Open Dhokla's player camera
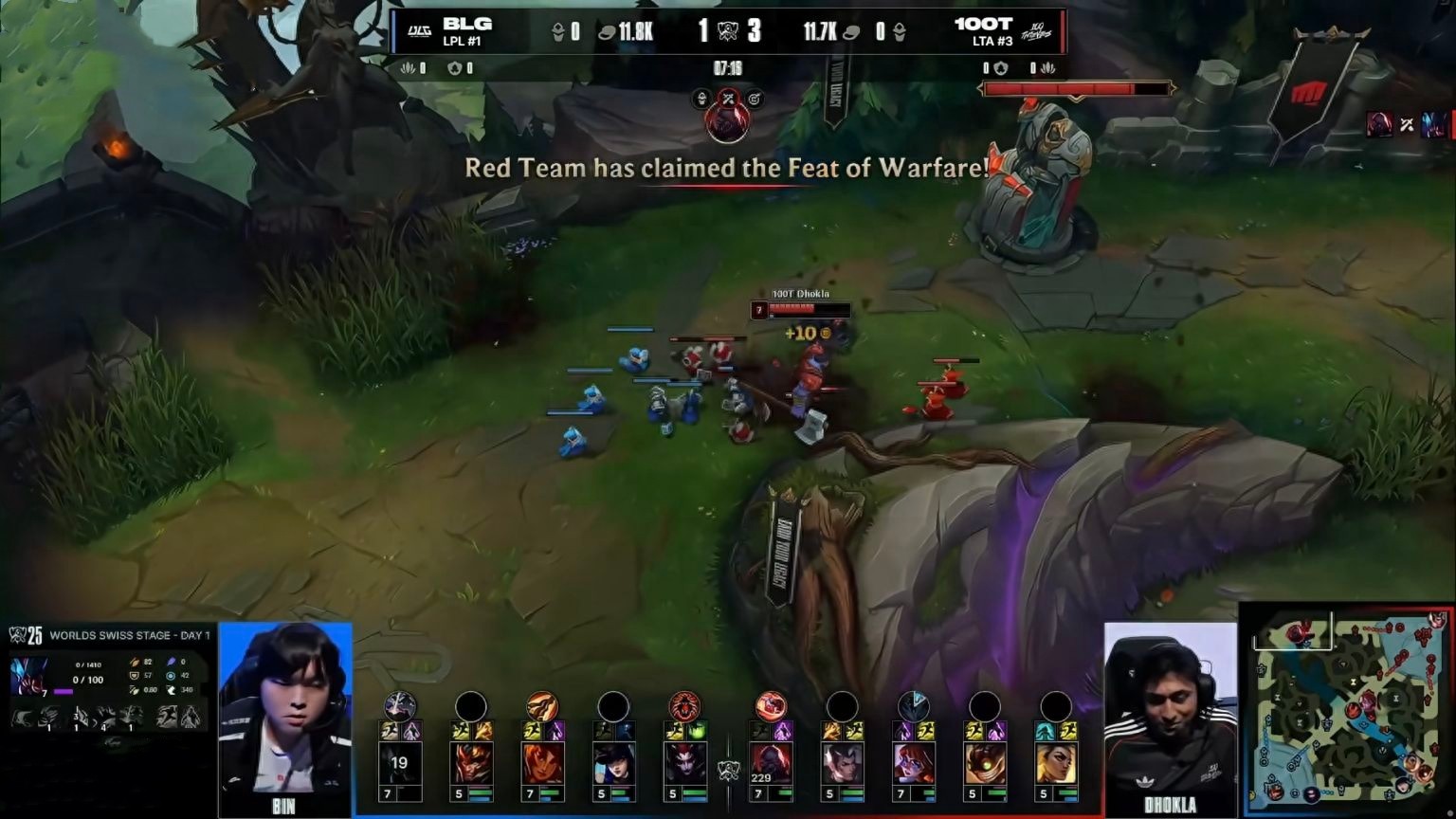1456x819 pixels. coord(1171,709)
